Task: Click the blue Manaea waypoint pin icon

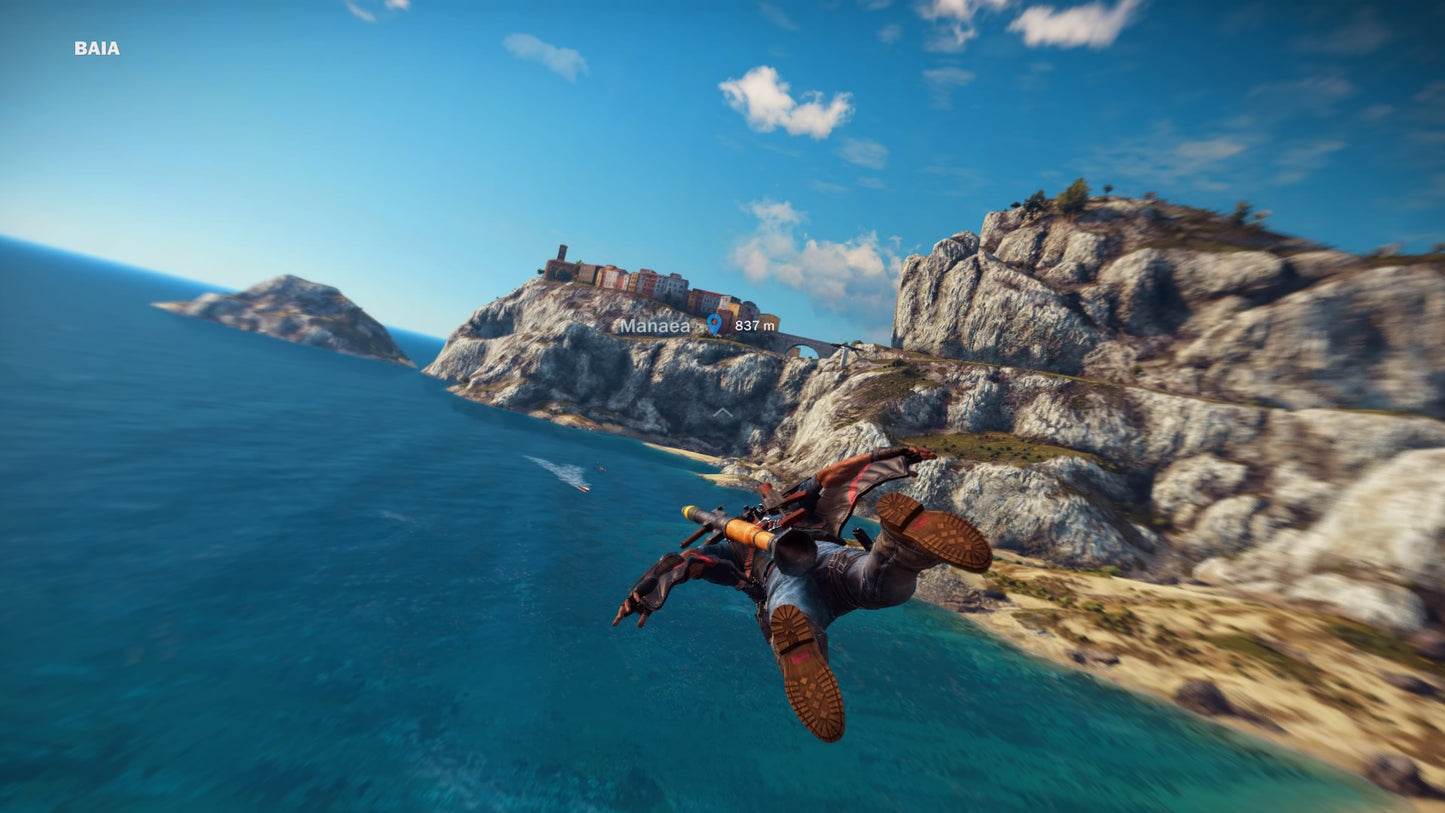Action: tap(714, 324)
